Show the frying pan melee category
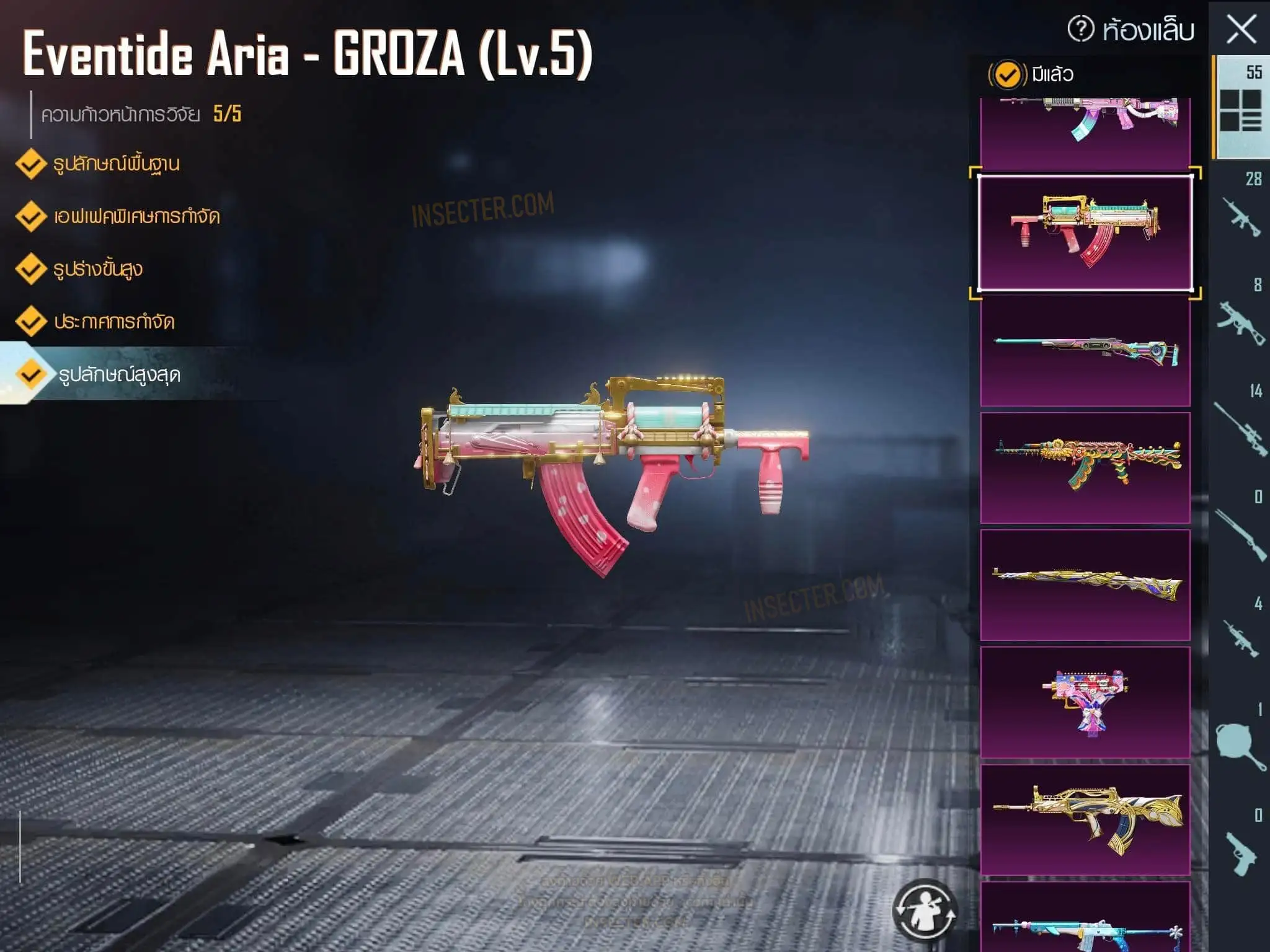Viewport: 1270px width, 952px height. (1241, 744)
